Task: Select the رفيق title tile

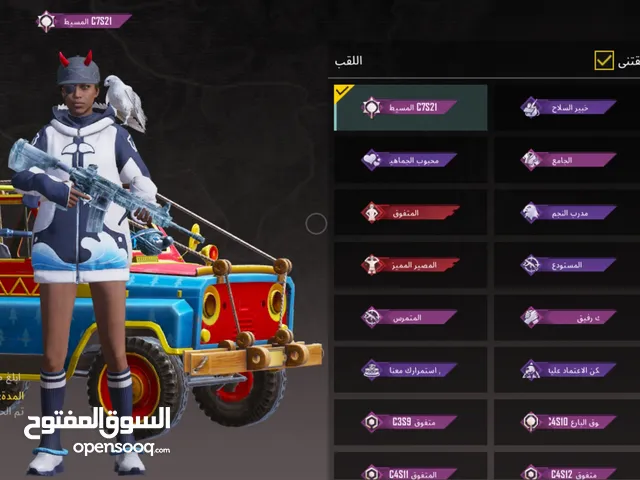Action: (x=568, y=317)
